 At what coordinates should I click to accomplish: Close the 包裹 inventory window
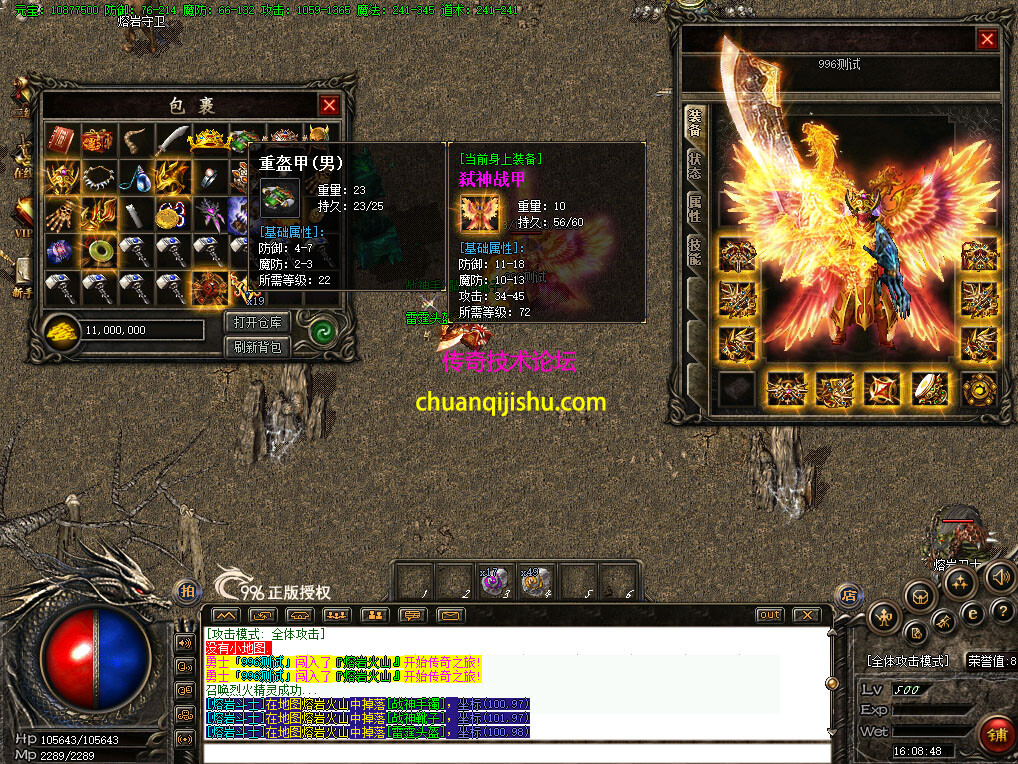pyautogui.click(x=329, y=105)
